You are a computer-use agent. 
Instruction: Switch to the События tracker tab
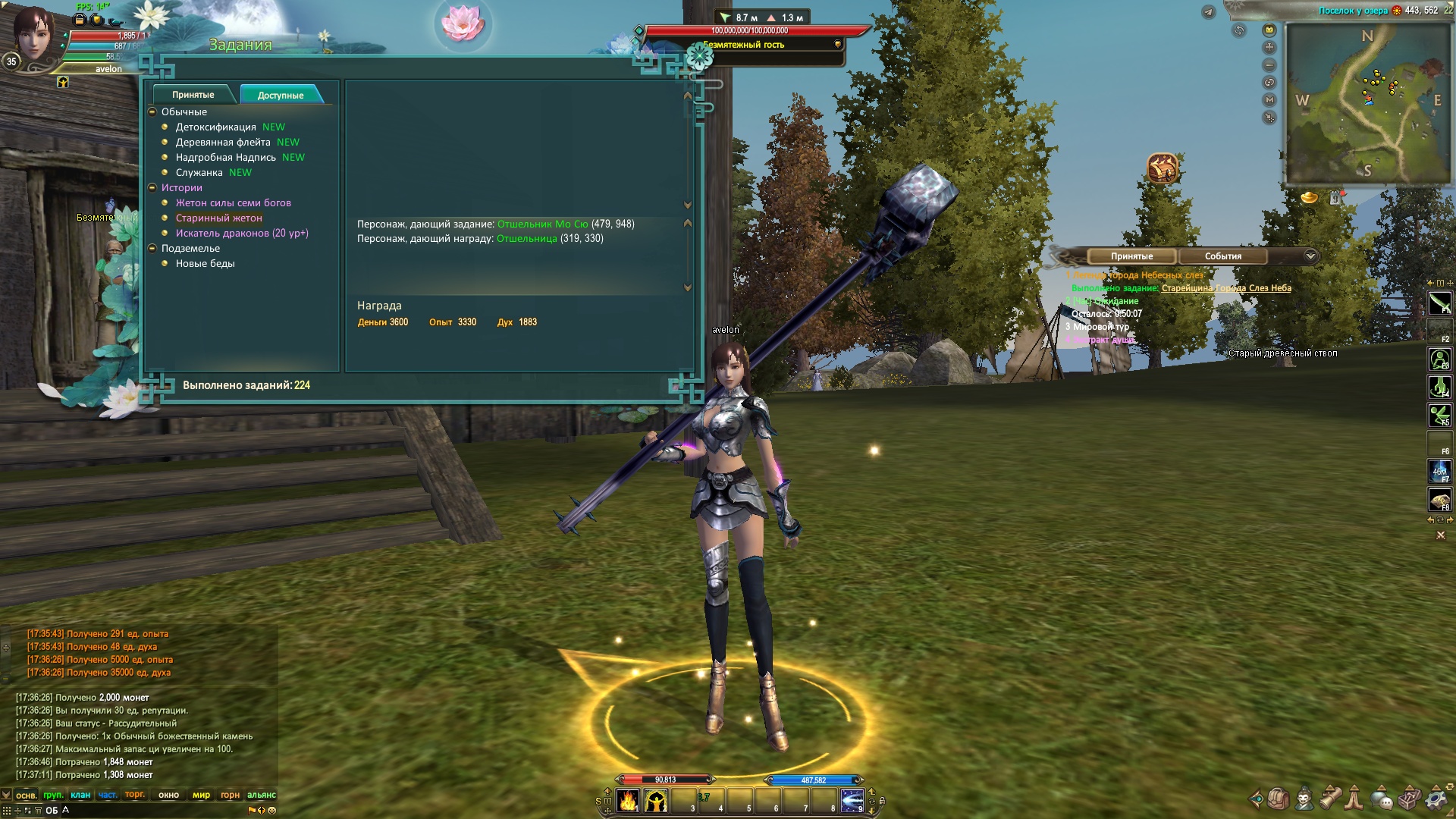click(1222, 256)
